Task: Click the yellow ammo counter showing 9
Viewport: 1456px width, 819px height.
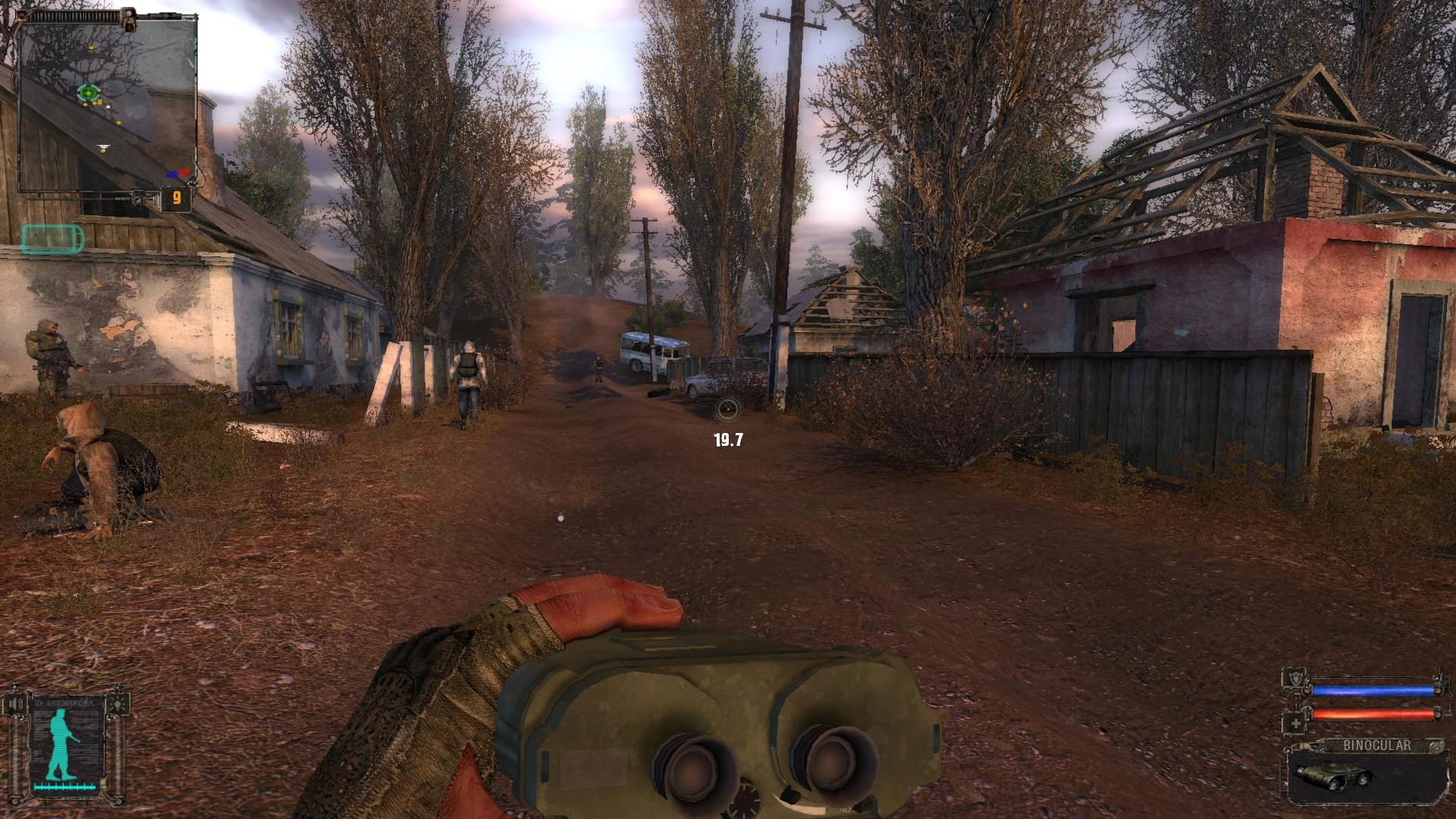Action: click(x=177, y=197)
